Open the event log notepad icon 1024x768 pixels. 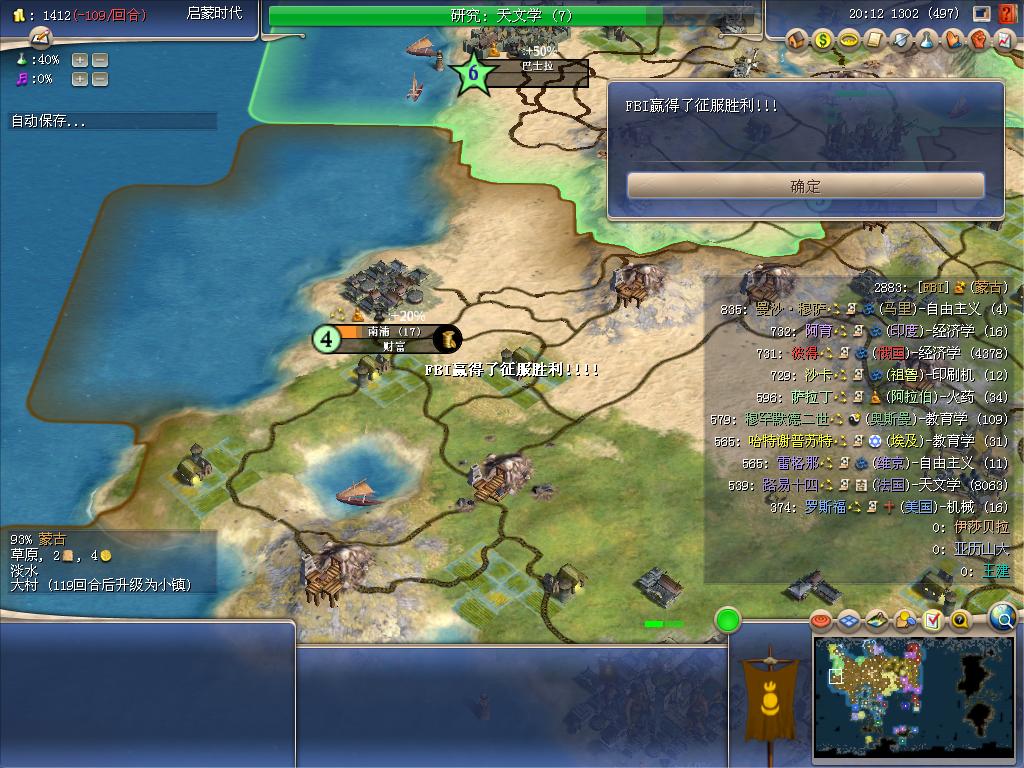(40, 38)
